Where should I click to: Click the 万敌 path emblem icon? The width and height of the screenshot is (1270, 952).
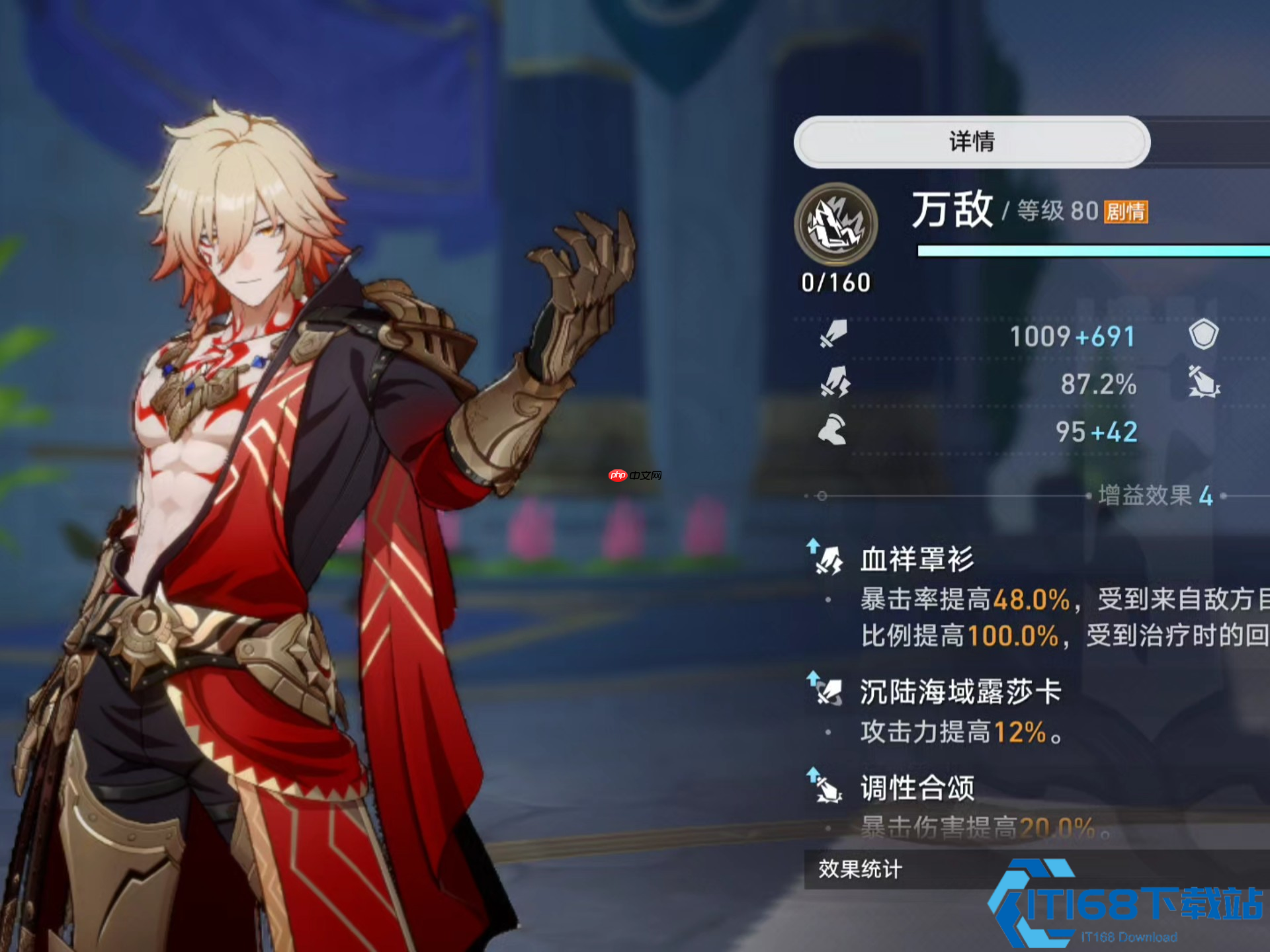[835, 225]
